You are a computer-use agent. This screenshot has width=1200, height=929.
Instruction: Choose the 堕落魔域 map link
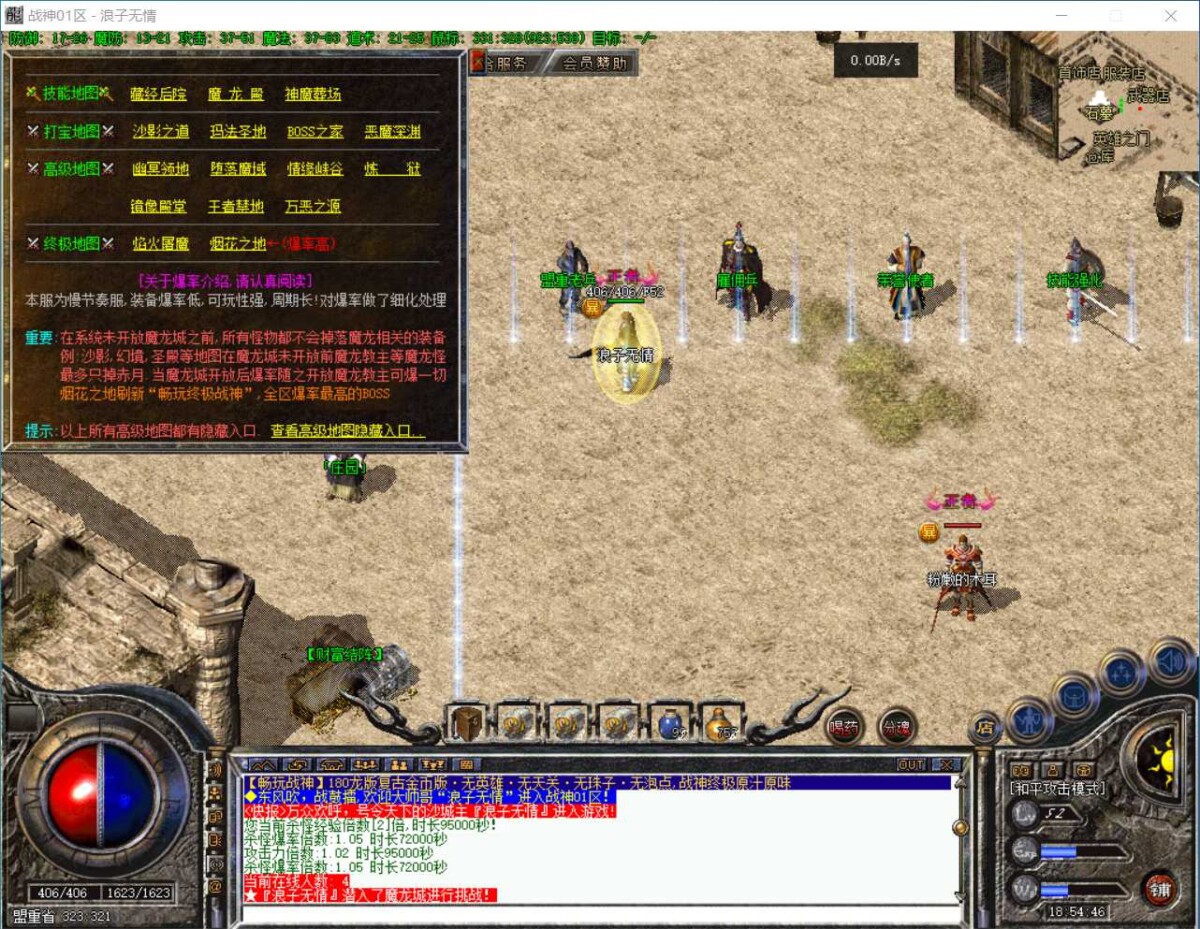click(x=238, y=169)
